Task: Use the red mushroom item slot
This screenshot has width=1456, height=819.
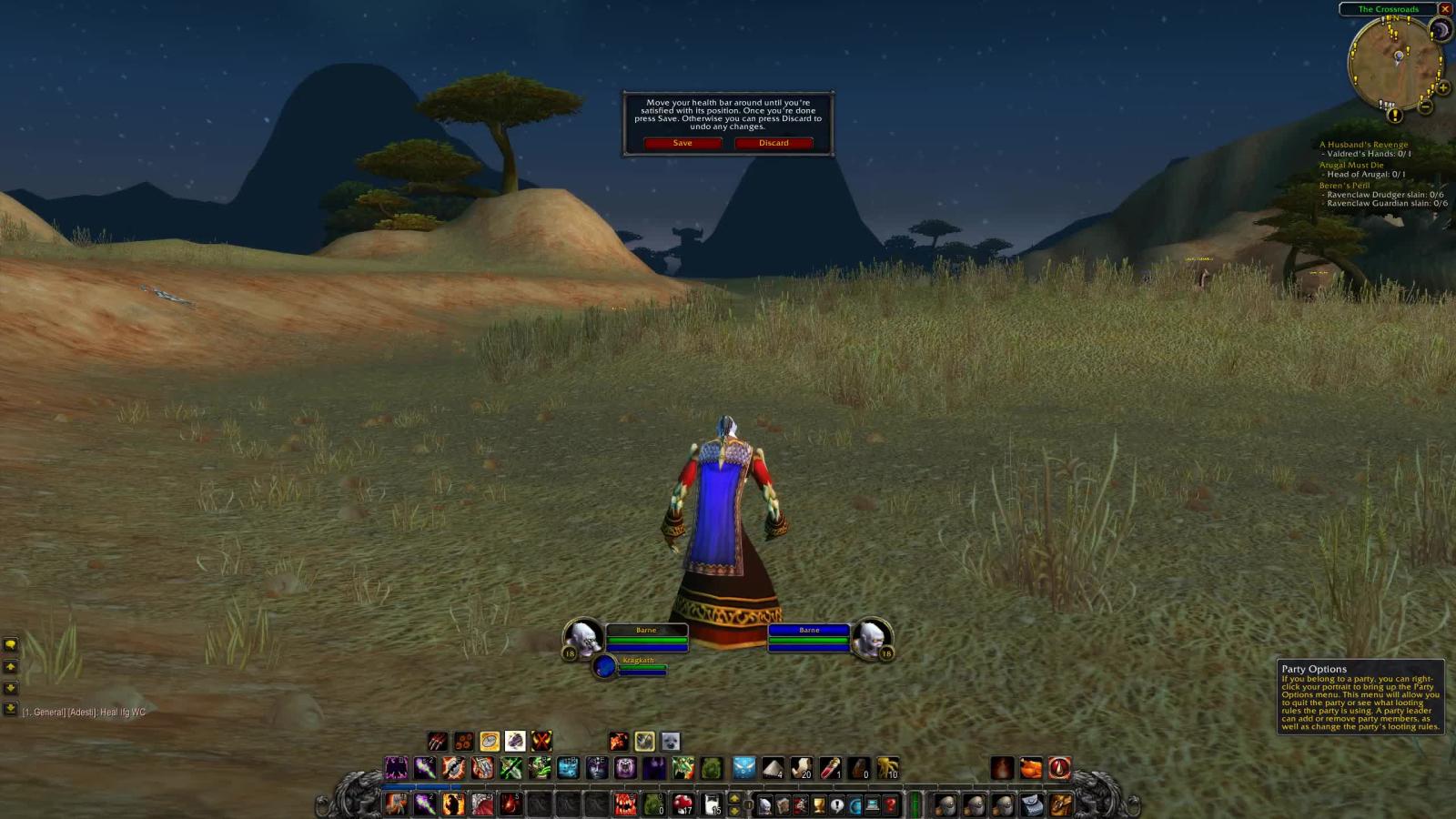Action: point(682,804)
